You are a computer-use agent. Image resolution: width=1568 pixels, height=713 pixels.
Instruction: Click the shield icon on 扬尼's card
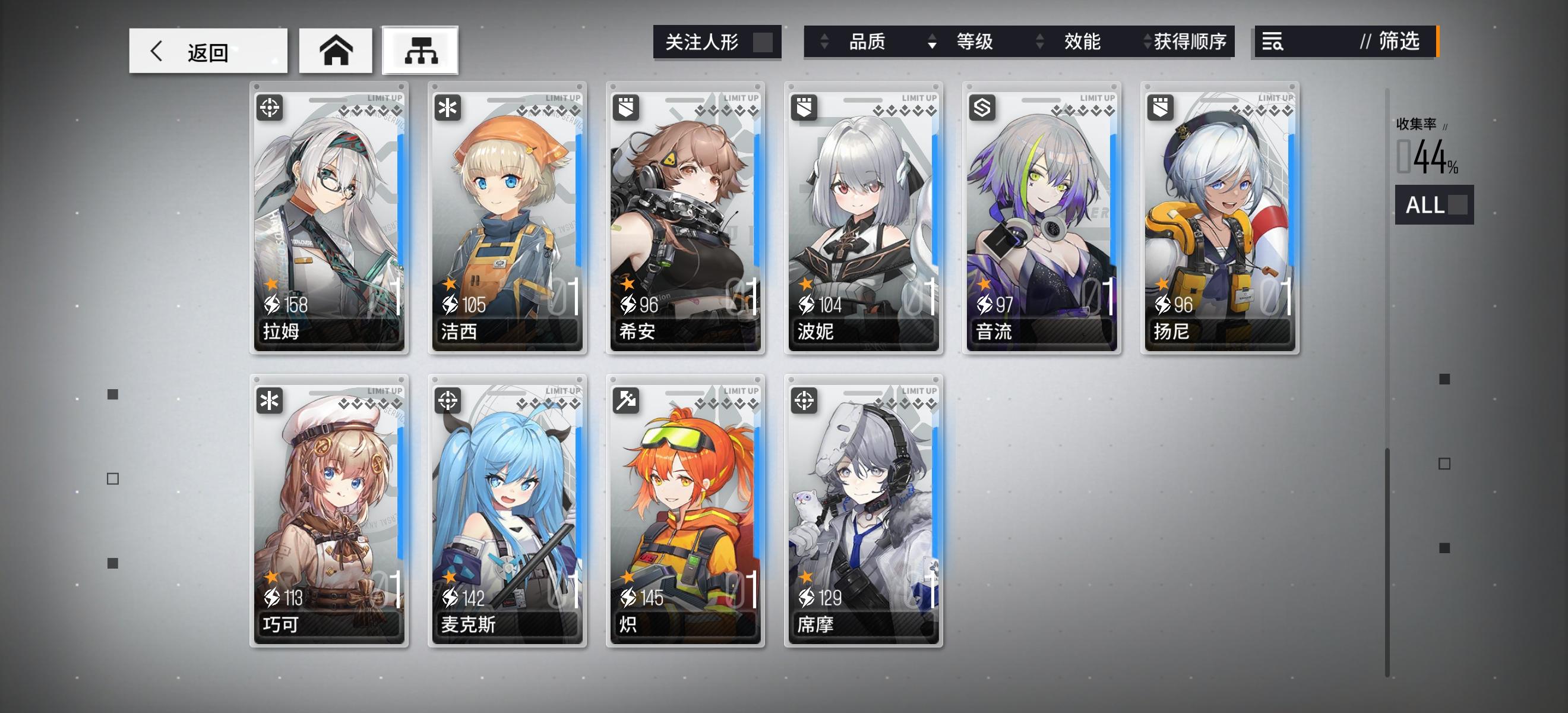[x=1161, y=108]
